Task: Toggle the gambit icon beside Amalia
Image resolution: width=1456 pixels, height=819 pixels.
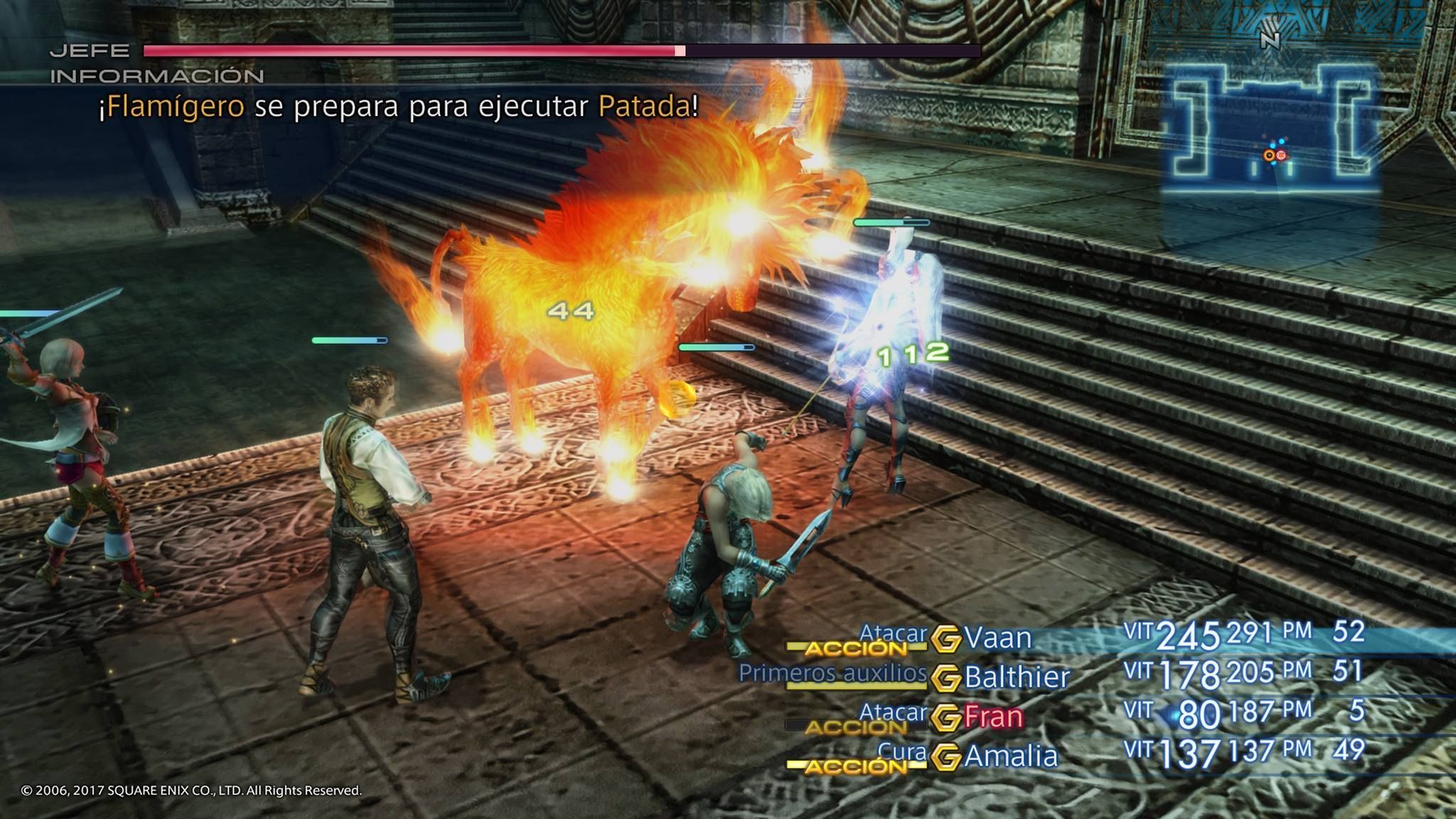Action: click(946, 756)
